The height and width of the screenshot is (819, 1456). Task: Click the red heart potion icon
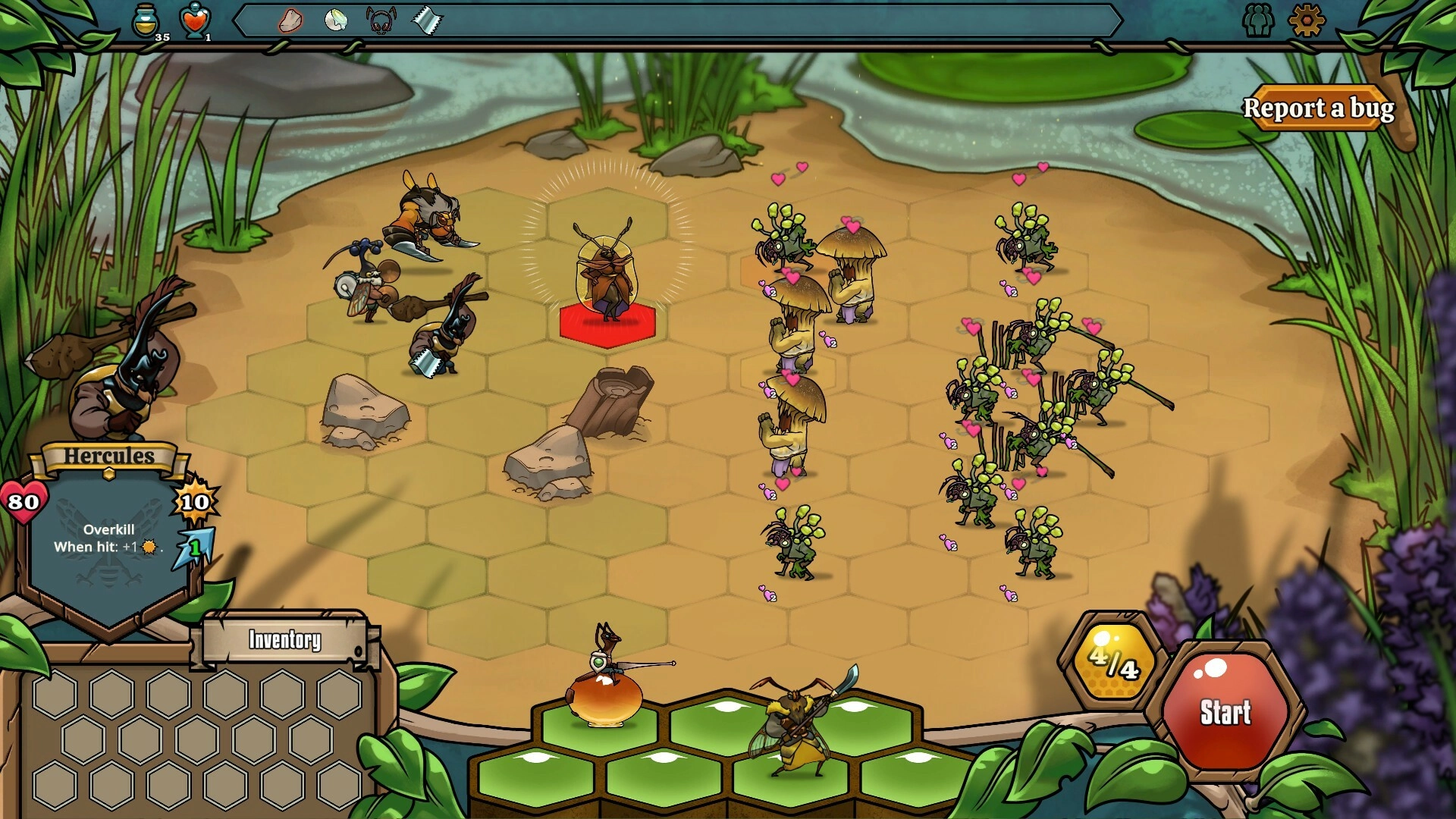(x=195, y=20)
